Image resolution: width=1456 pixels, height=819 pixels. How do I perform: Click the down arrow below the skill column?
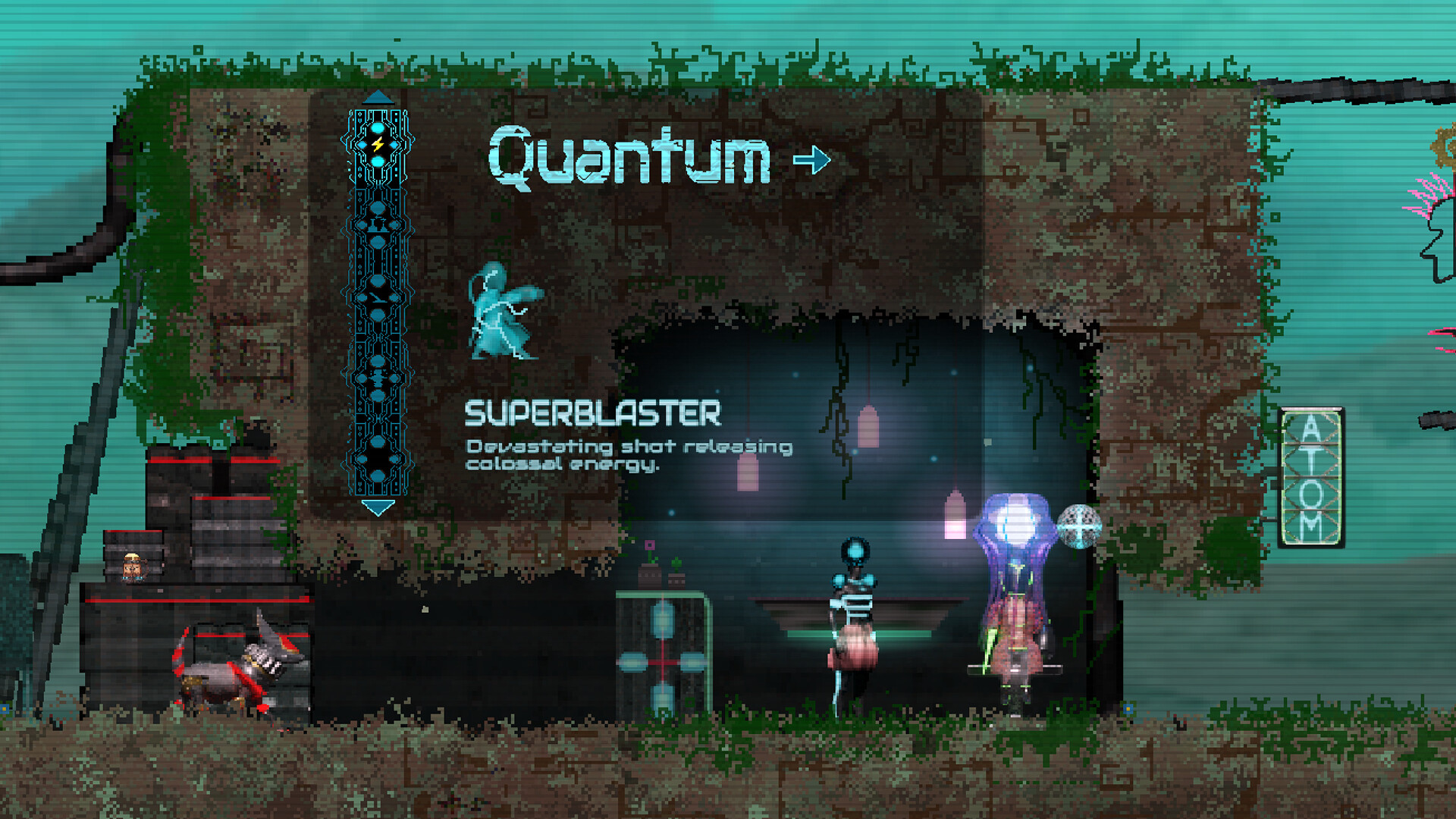pyautogui.click(x=378, y=507)
